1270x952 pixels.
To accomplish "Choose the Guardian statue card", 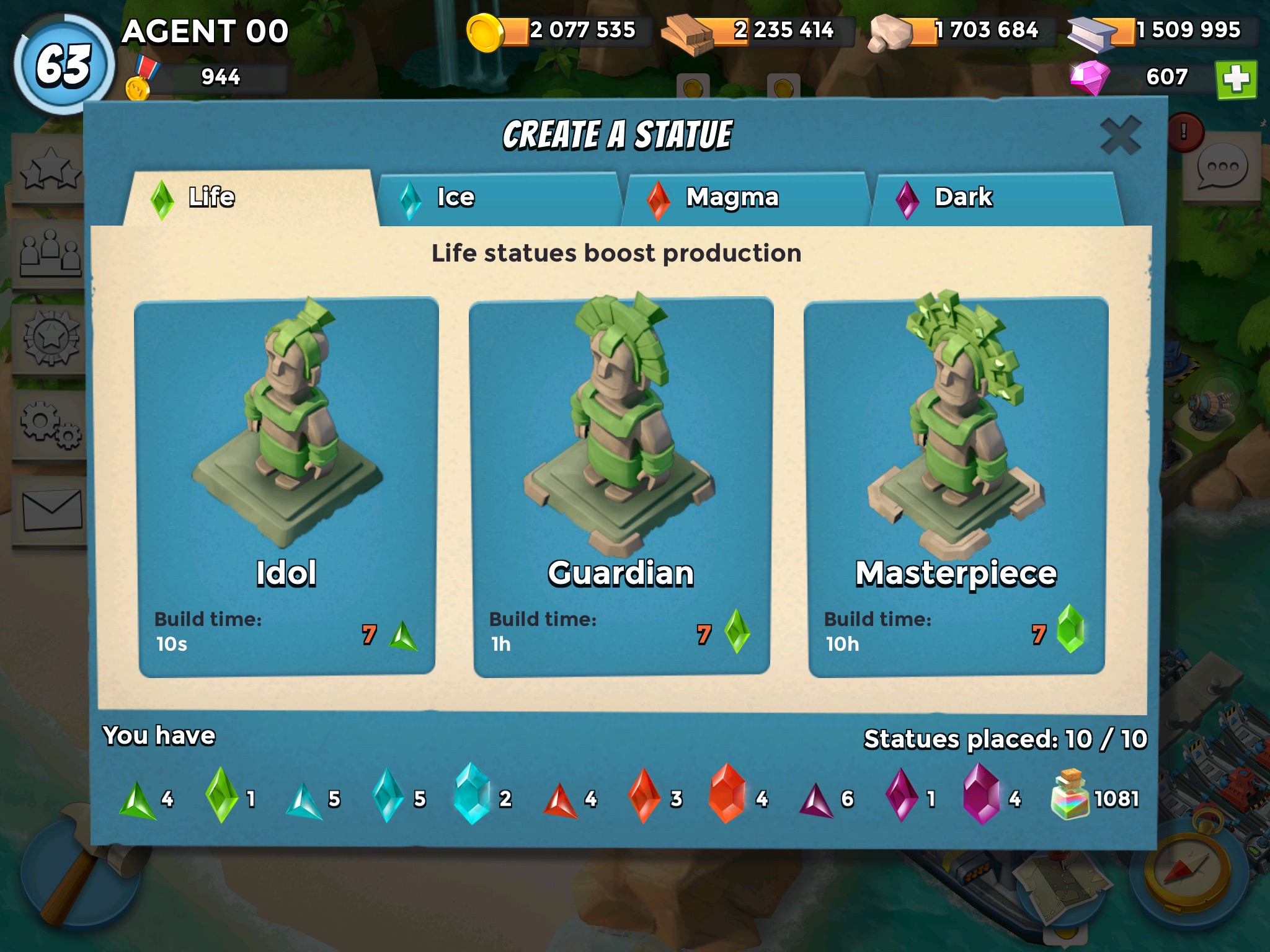I will [x=621, y=488].
